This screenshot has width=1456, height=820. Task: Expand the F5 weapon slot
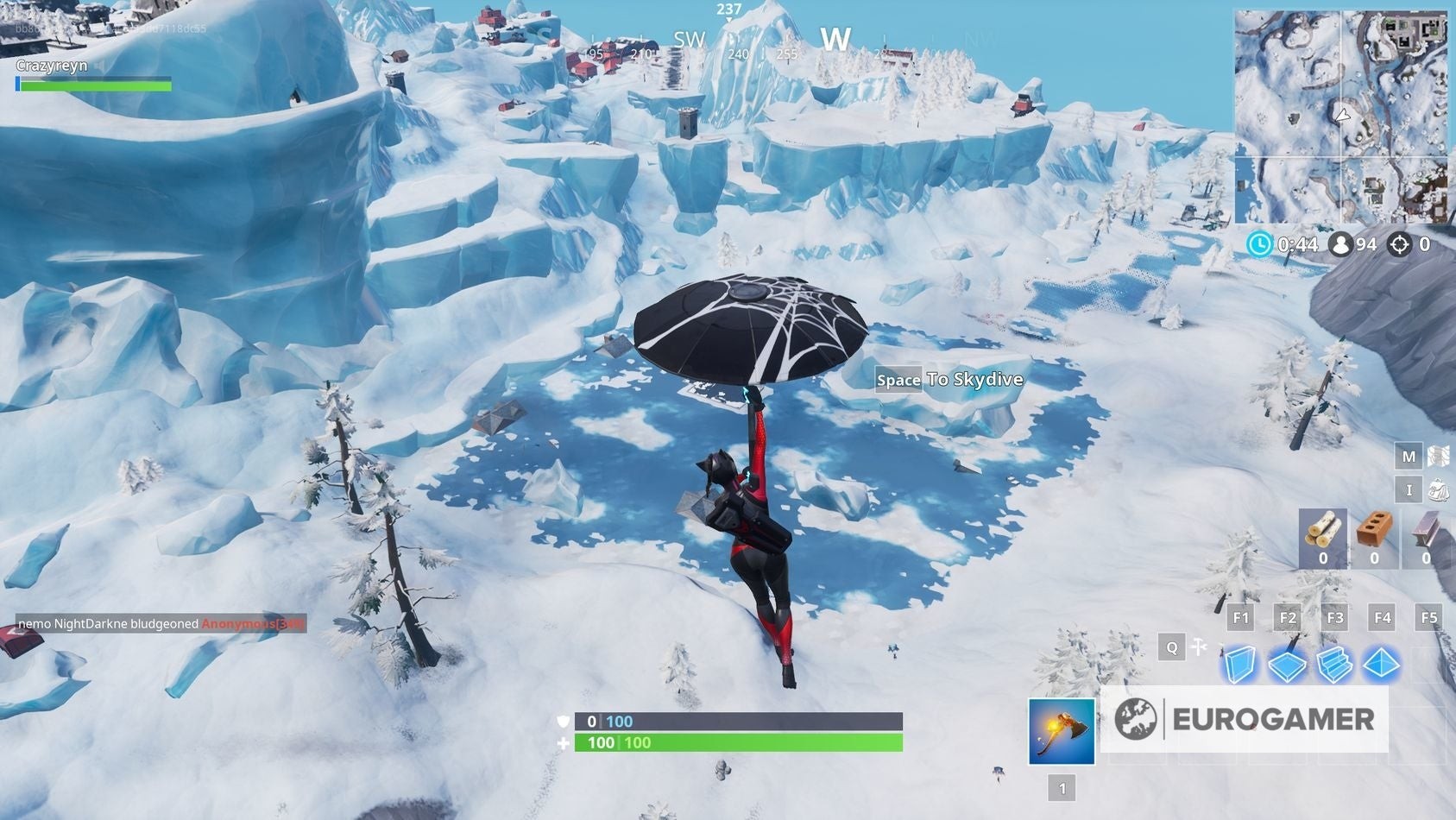(x=1430, y=617)
